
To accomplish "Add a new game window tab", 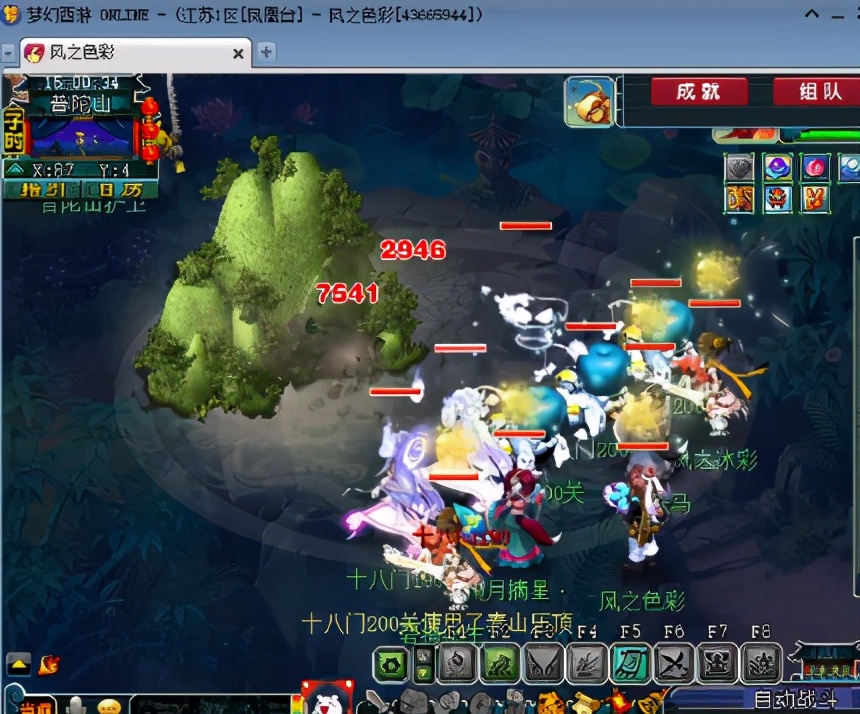I will (266, 52).
